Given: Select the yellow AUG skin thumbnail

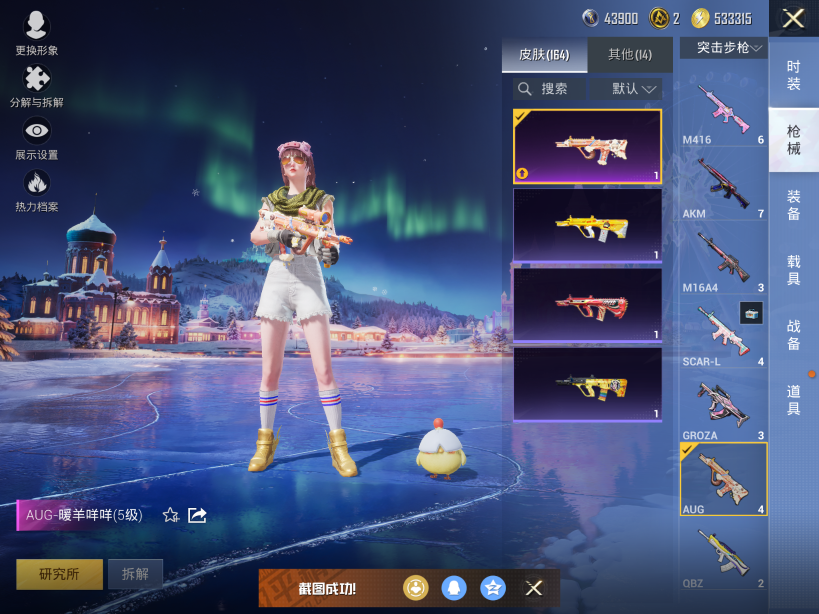Looking at the screenshot, I should tap(587, 226).
